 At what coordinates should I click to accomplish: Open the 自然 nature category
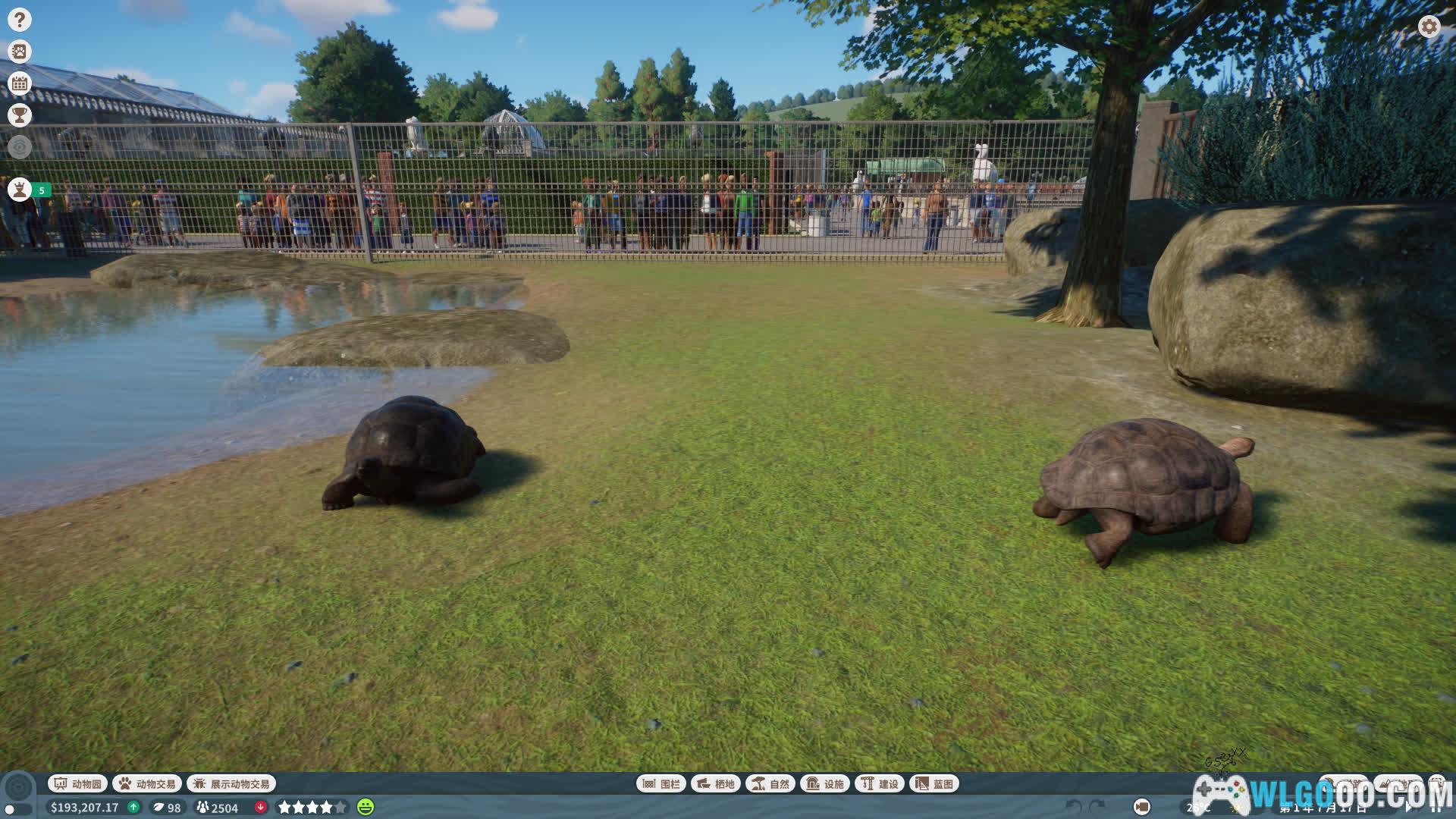click(x=770, y=783)
